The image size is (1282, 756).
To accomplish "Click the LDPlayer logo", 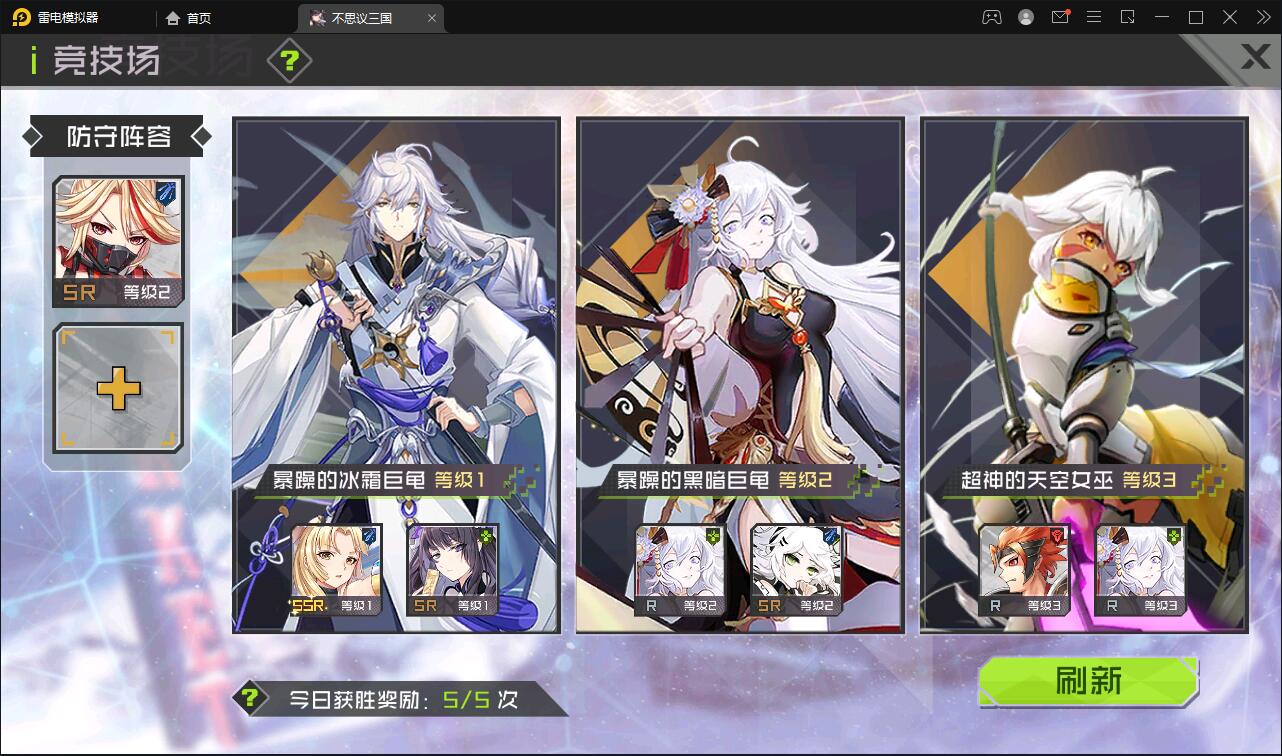I will 19,17.
